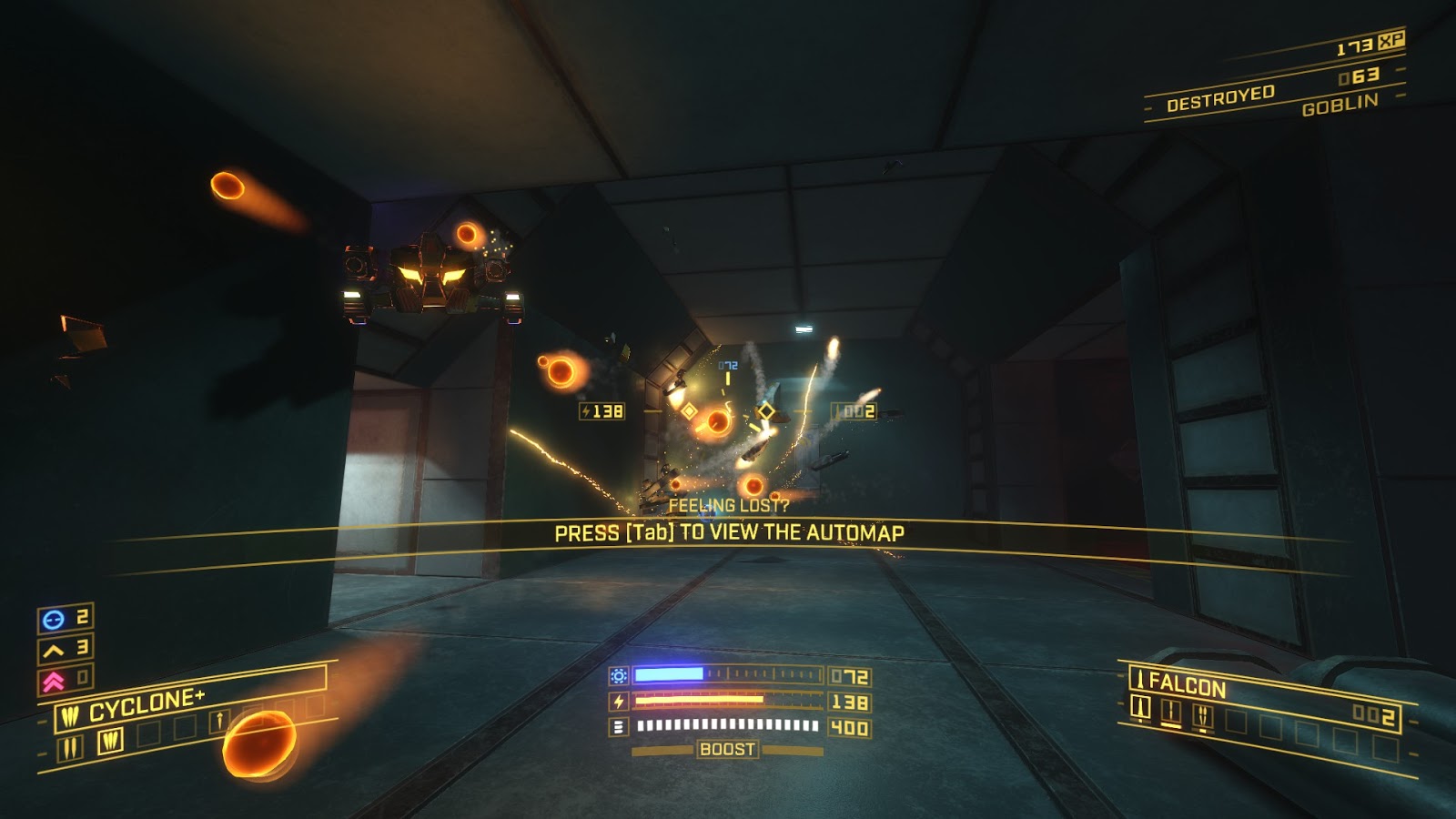
Task: Open the triple-dart secondary weapon slot
Action: pos(111,743)
